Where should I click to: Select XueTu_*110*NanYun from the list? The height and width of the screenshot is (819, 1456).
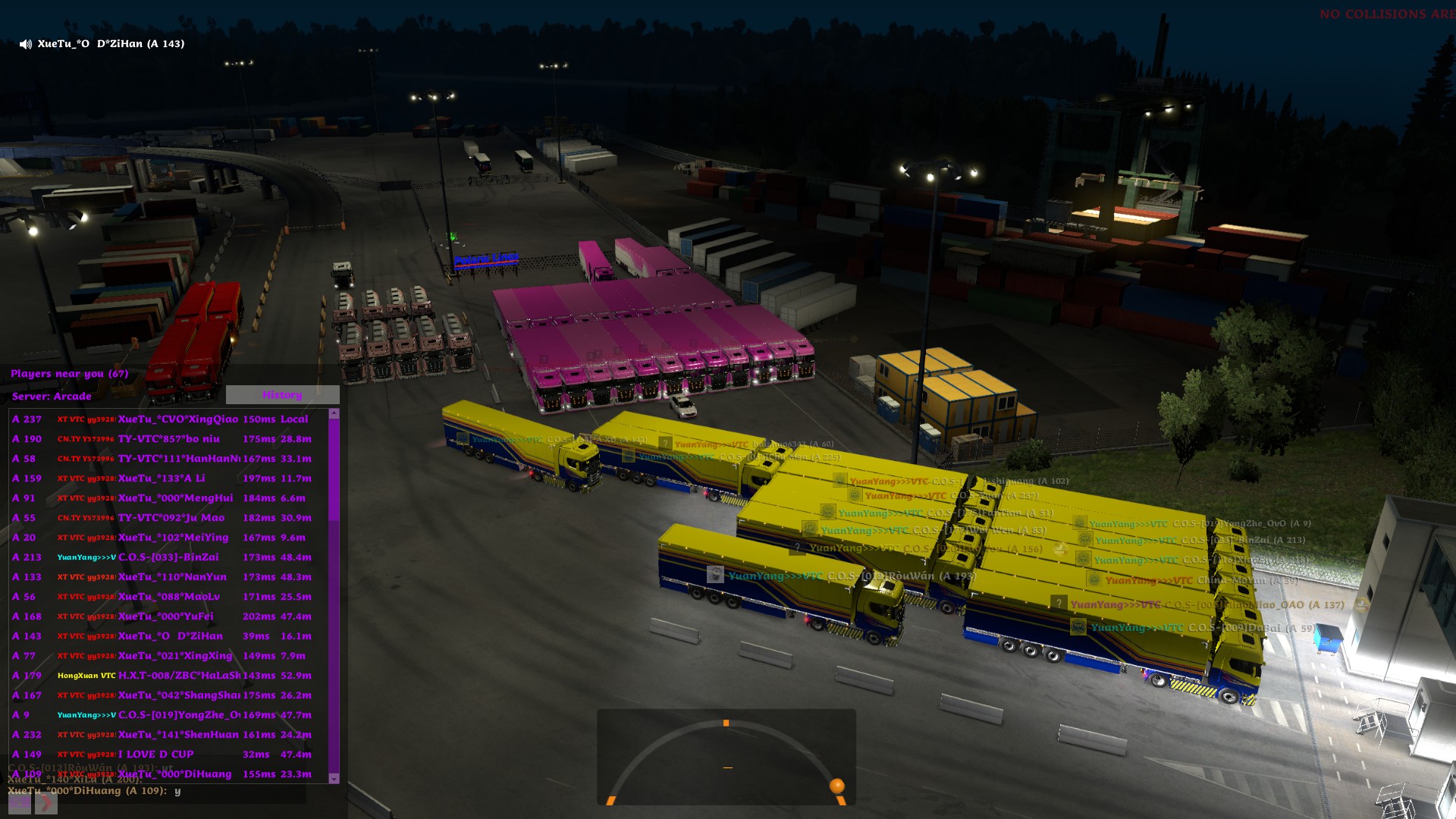click(172, 577)
